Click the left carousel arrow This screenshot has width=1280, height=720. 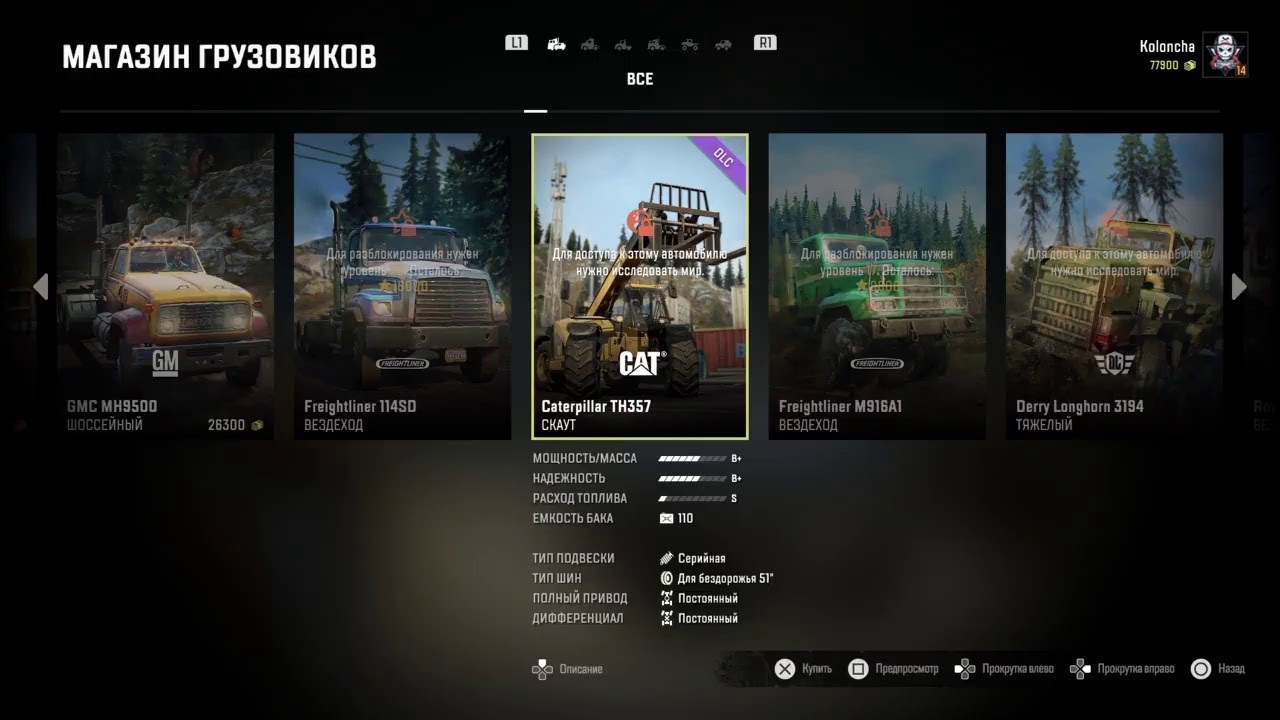[x=40, y=287]
